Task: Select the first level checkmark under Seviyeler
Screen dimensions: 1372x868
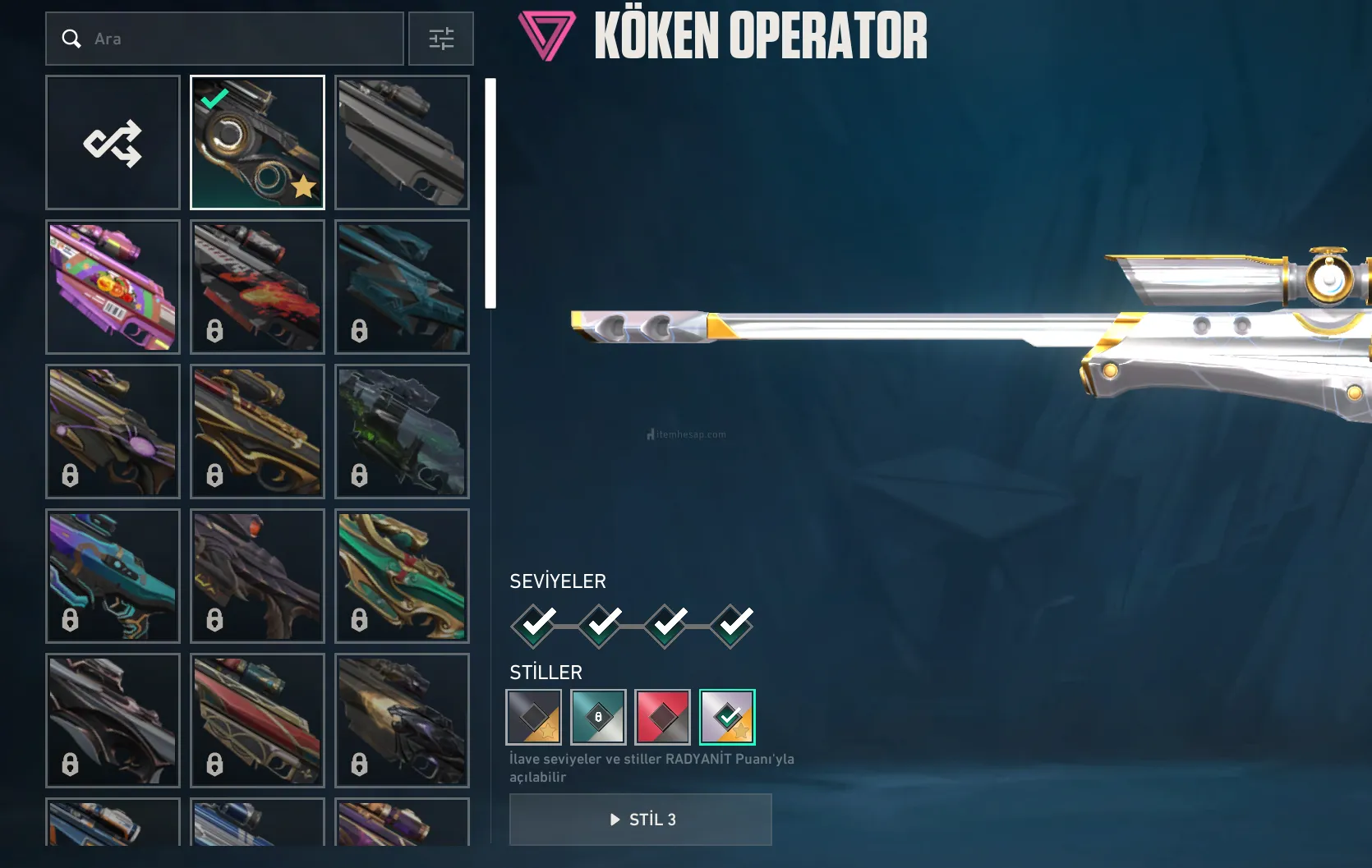Action: 535,626
